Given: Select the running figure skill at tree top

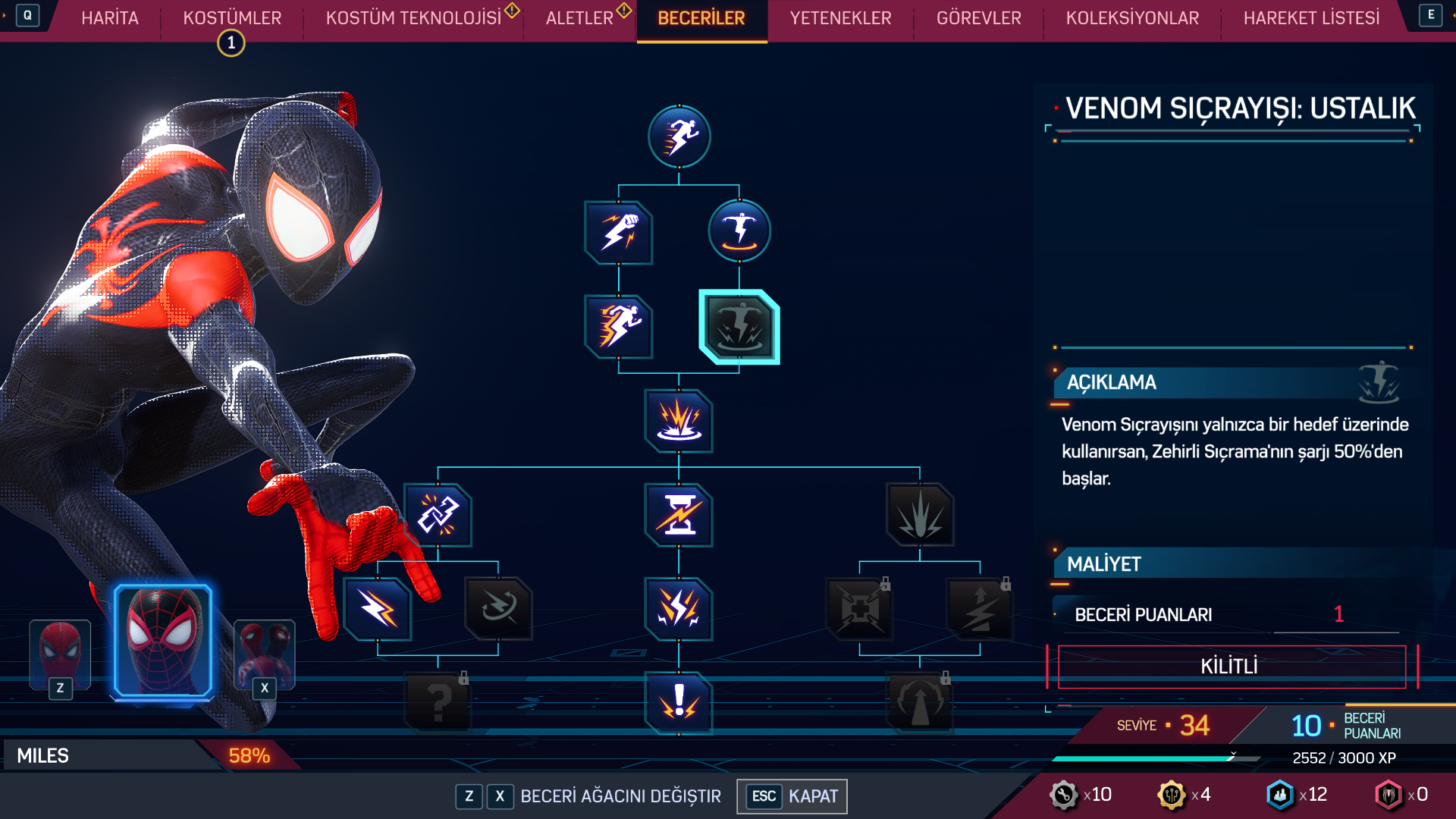Looking at the screenshot, I should point(679,137).
